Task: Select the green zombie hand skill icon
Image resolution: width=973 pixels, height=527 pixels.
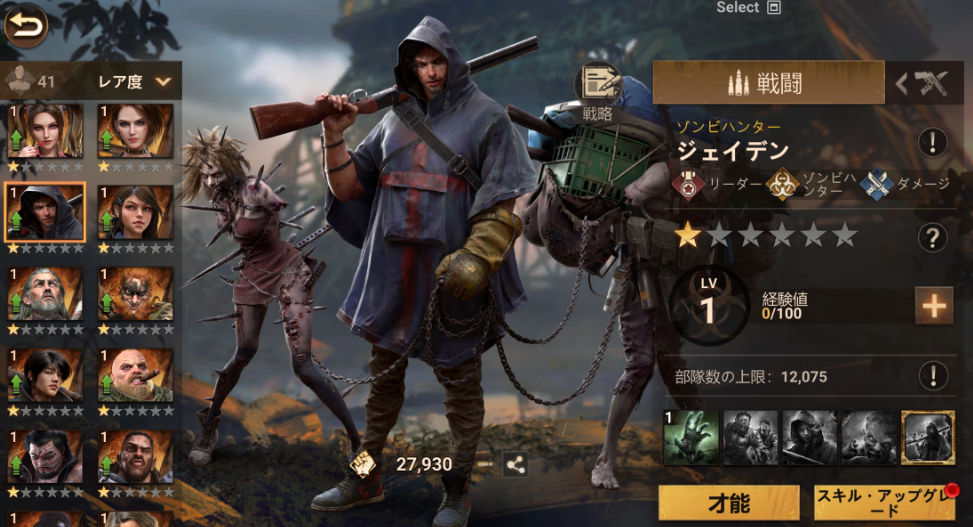Action: point(690,437)
